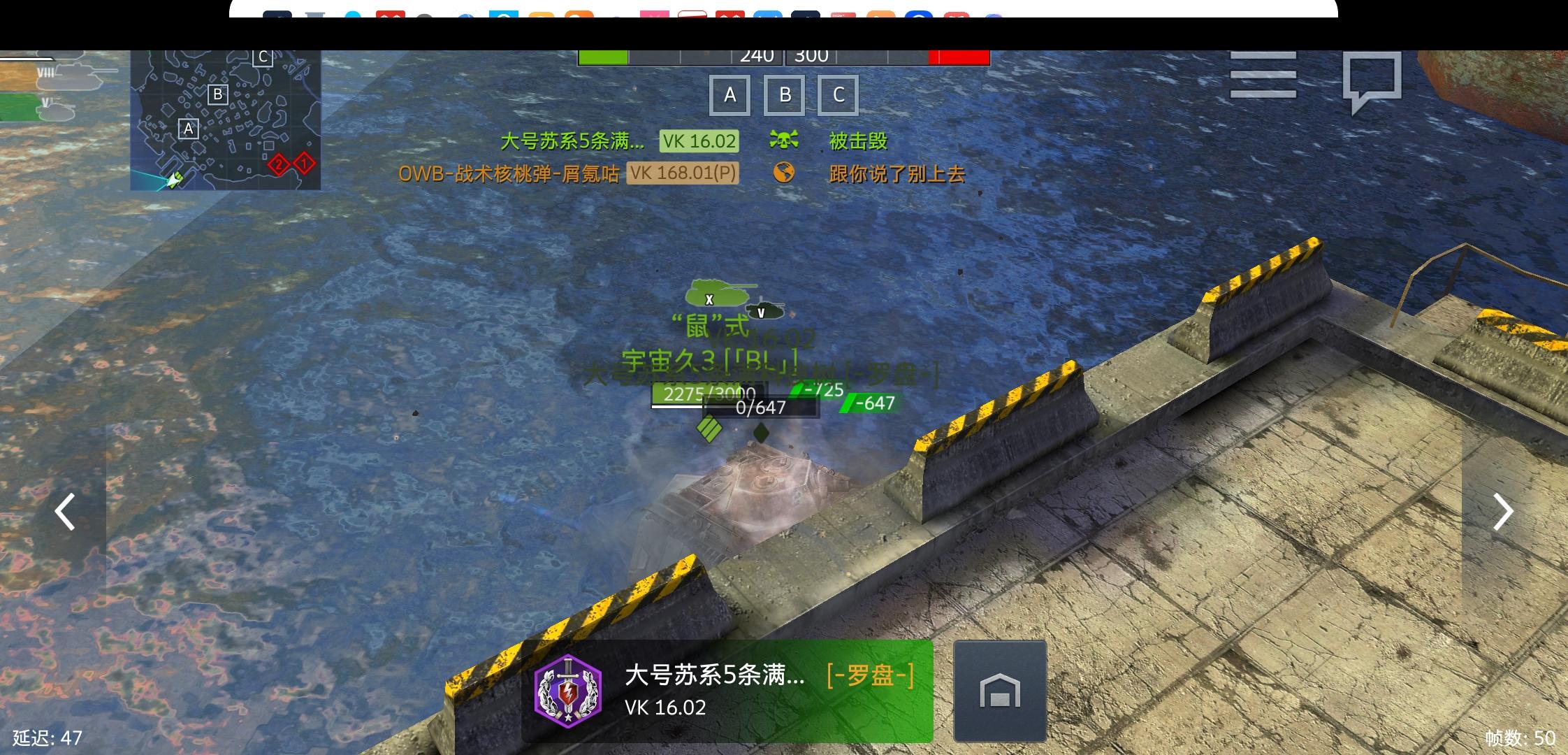Toggle capture point A indicator
The height and width of the screenshot is (755, 1568).
(731, 94)
